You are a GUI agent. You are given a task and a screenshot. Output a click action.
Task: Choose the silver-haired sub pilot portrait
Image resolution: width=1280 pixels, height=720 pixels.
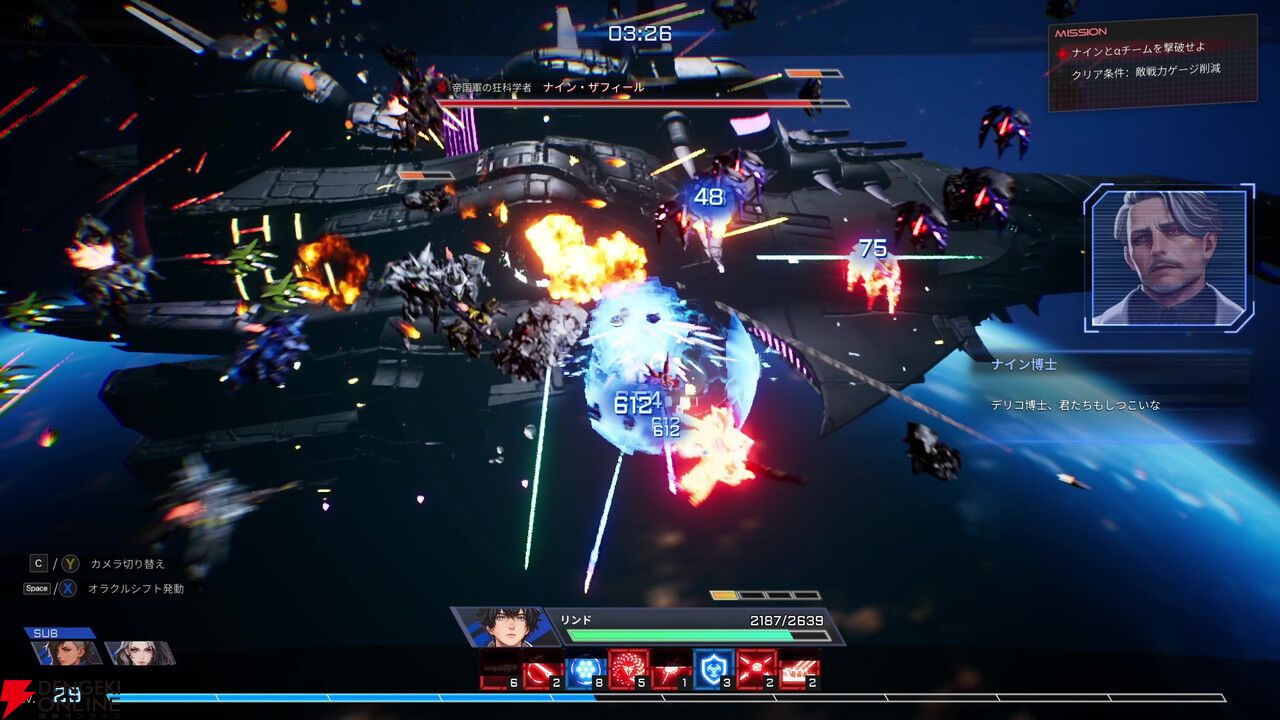(x=139, y=653)
